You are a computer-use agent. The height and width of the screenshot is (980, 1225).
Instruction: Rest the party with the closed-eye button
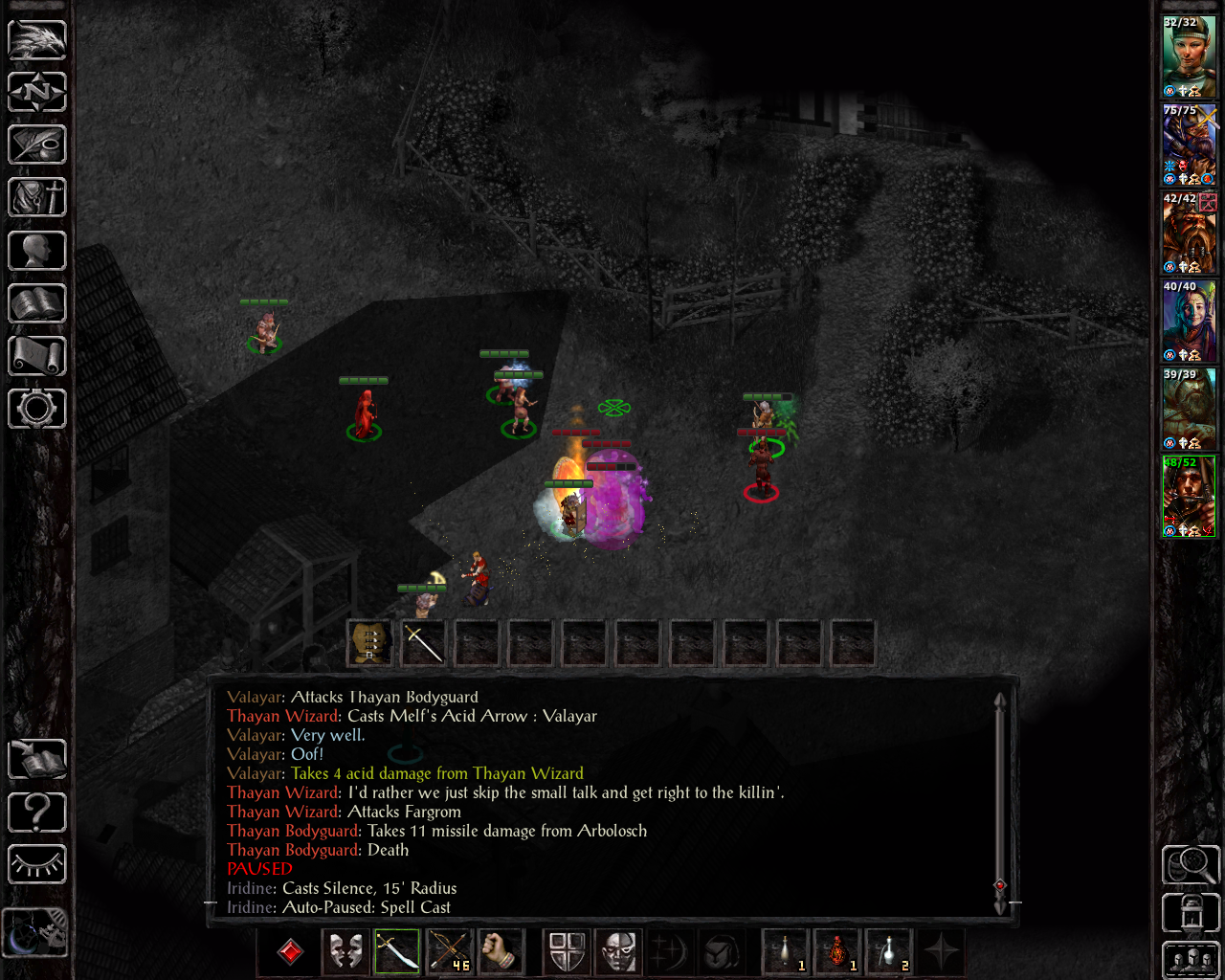pos(36,864)
